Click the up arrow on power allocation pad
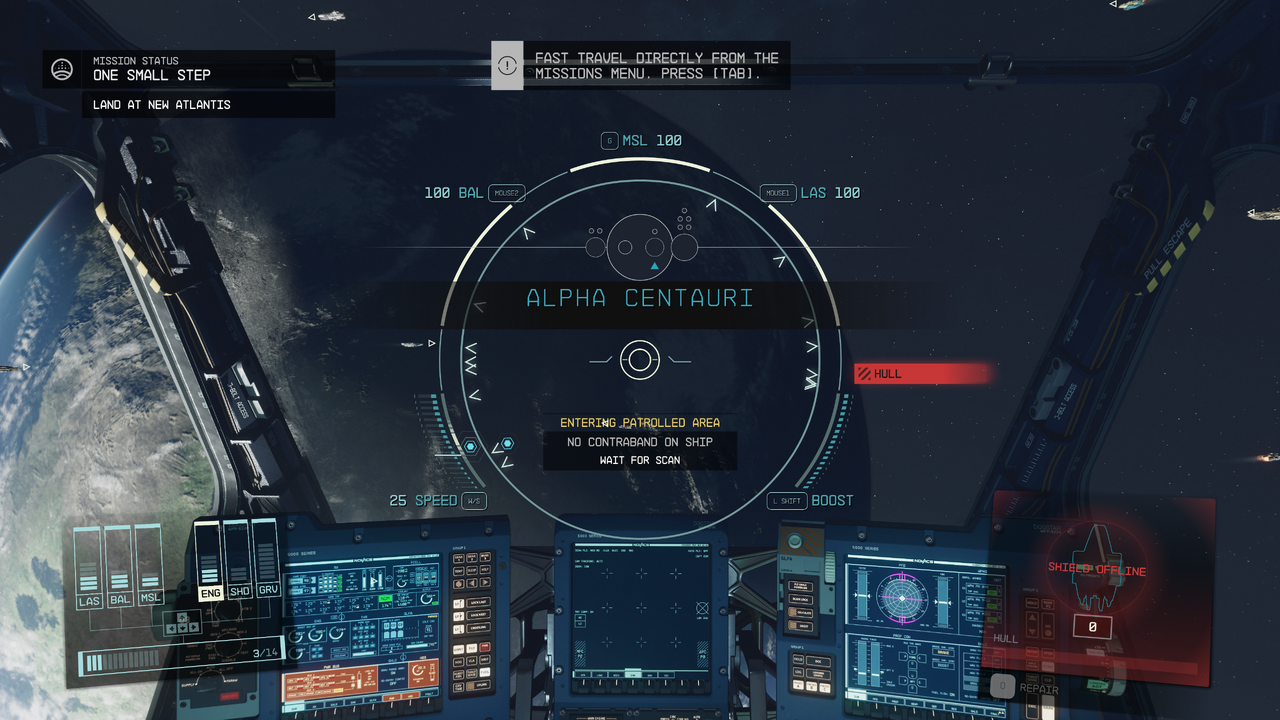 182,616
